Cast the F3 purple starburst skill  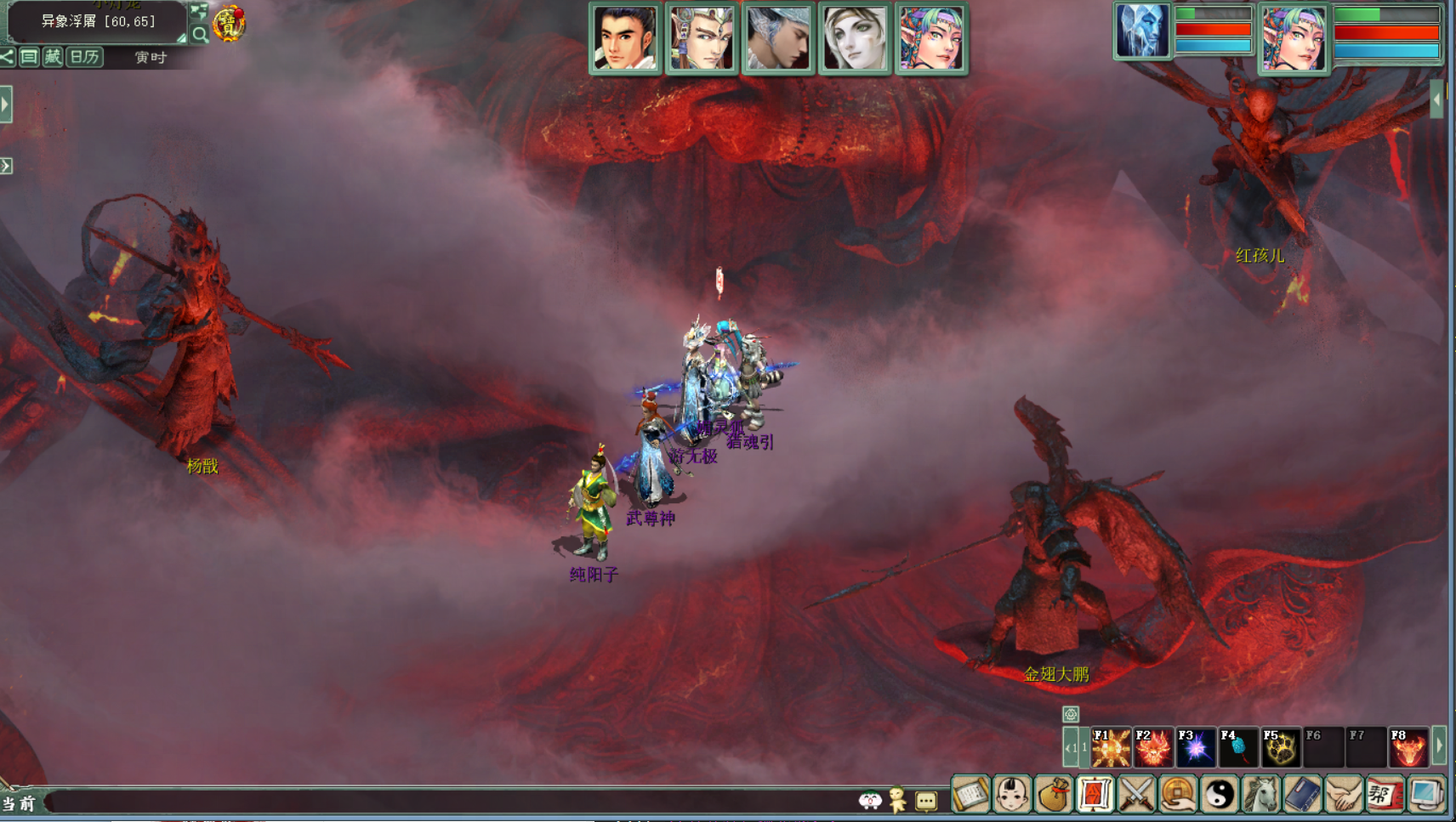pos(1196,748)
